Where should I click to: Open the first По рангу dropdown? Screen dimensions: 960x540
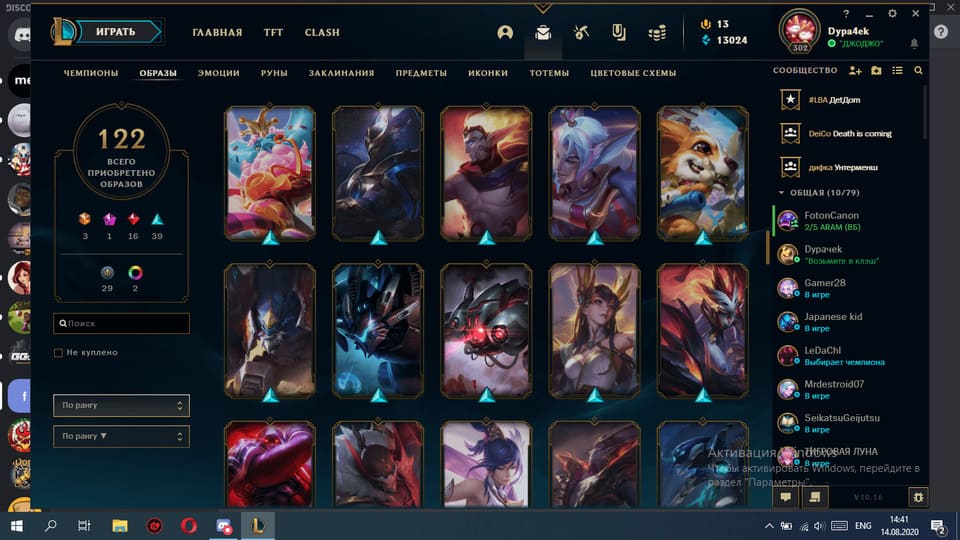[x=121, y=405]
